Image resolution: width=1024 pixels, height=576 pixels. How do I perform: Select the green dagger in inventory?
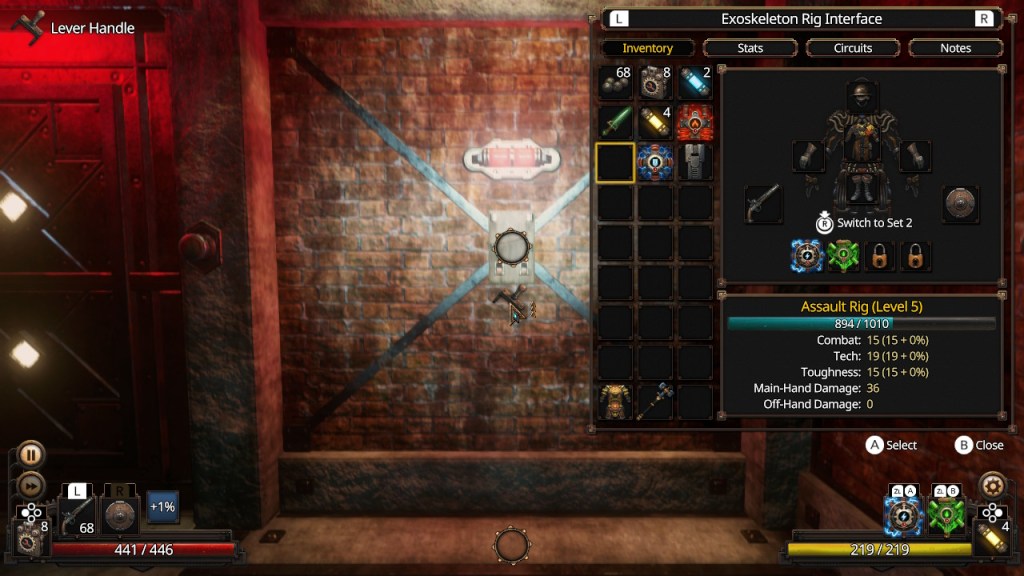(x=615, y=122)
